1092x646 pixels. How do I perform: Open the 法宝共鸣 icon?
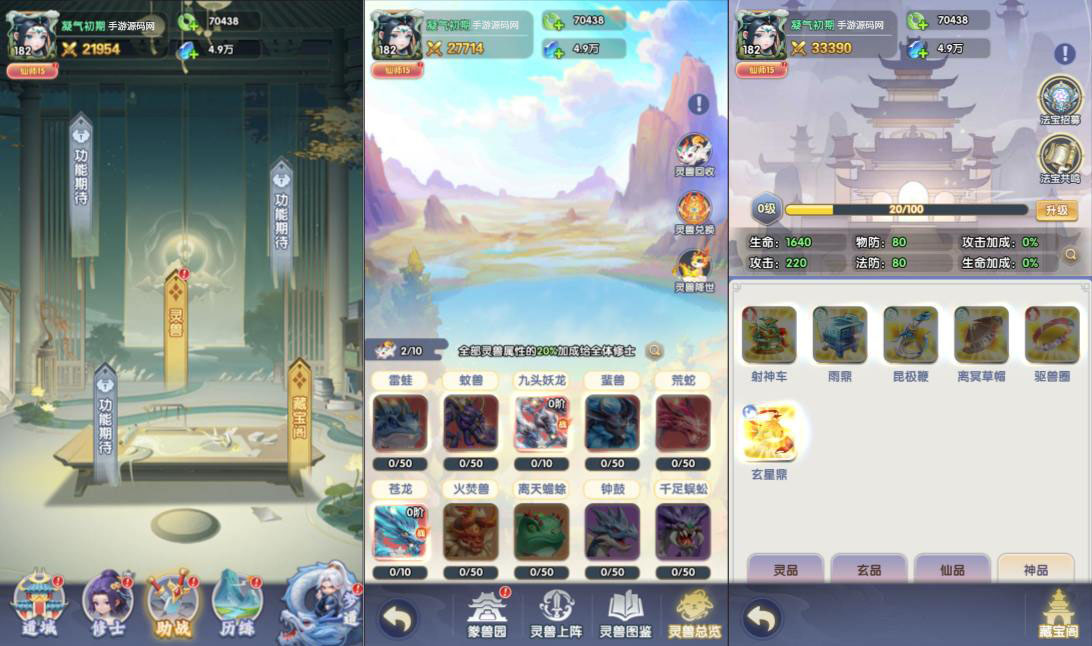coord(1060,159)
